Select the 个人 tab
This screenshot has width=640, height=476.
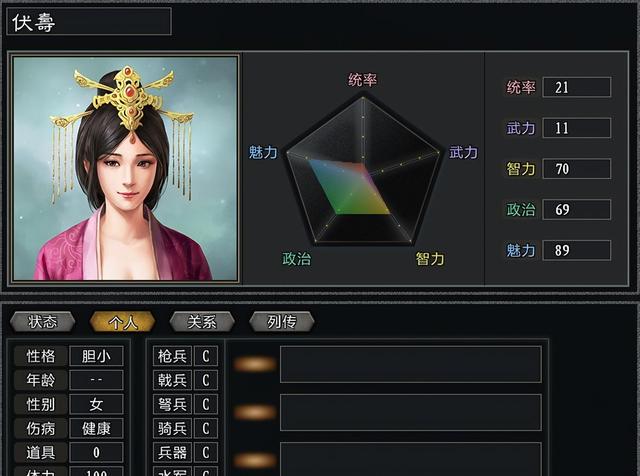pyautogui.click(x=121, y=322)
